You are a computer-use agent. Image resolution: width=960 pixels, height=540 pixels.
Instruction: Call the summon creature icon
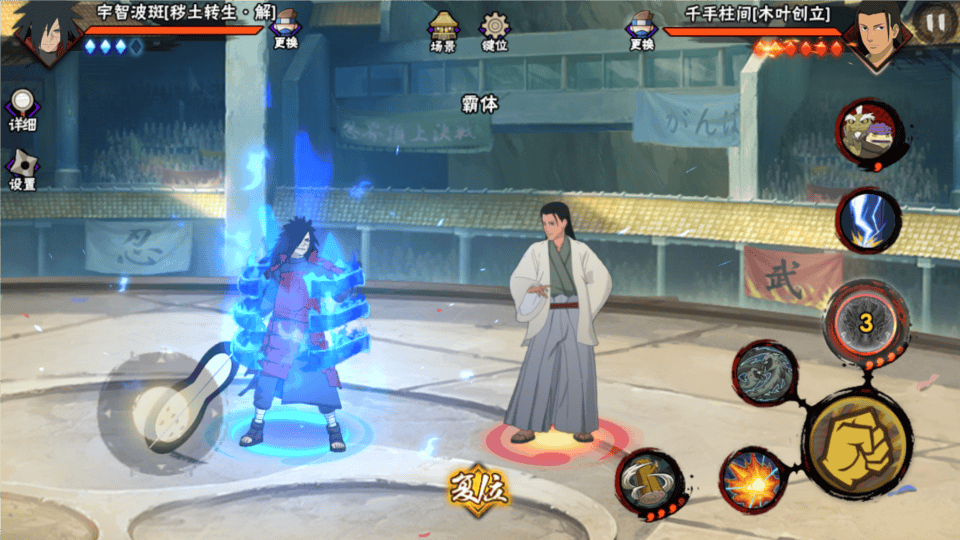(x=868, y=135)
